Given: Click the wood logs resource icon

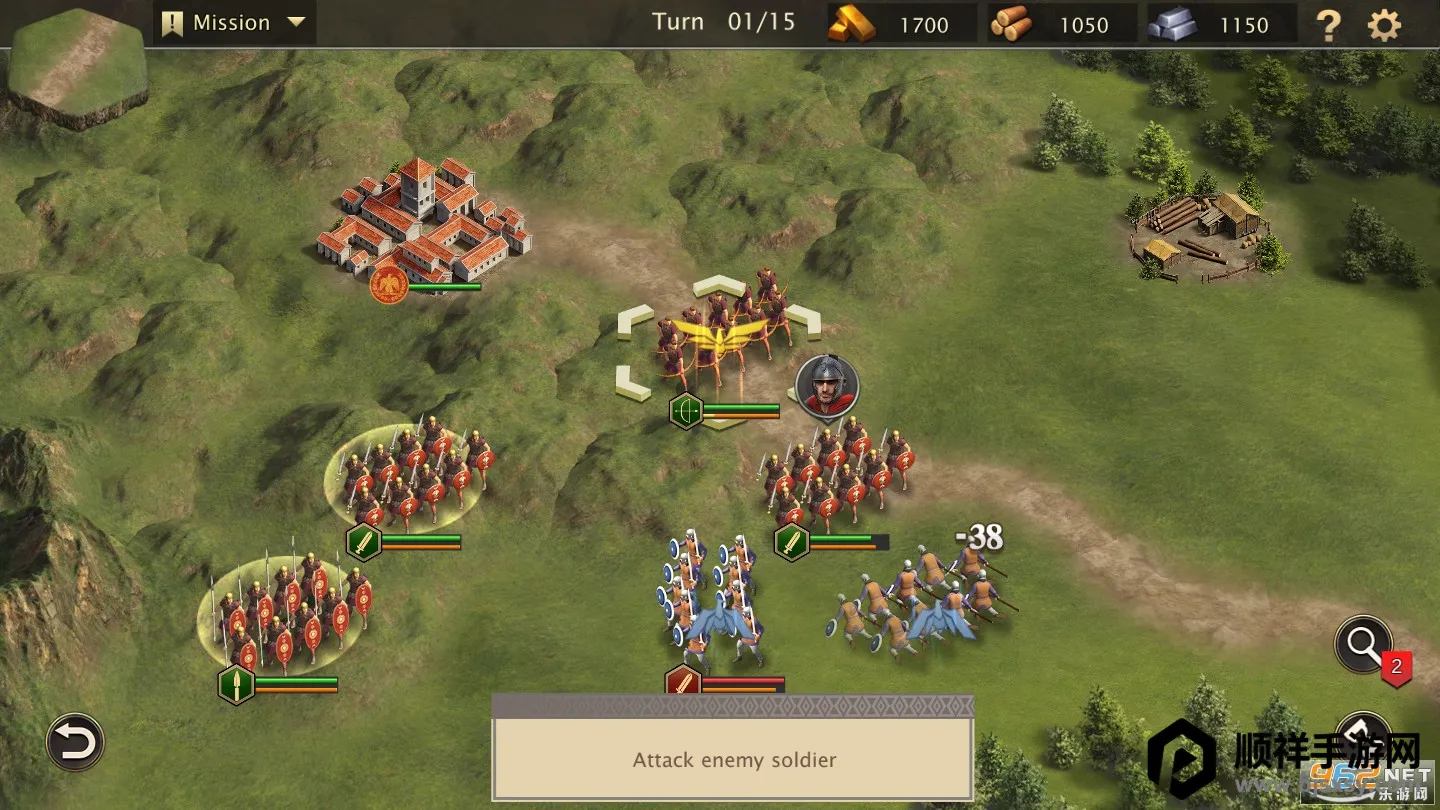Looking at the screenshot, I should point(1011,24).
